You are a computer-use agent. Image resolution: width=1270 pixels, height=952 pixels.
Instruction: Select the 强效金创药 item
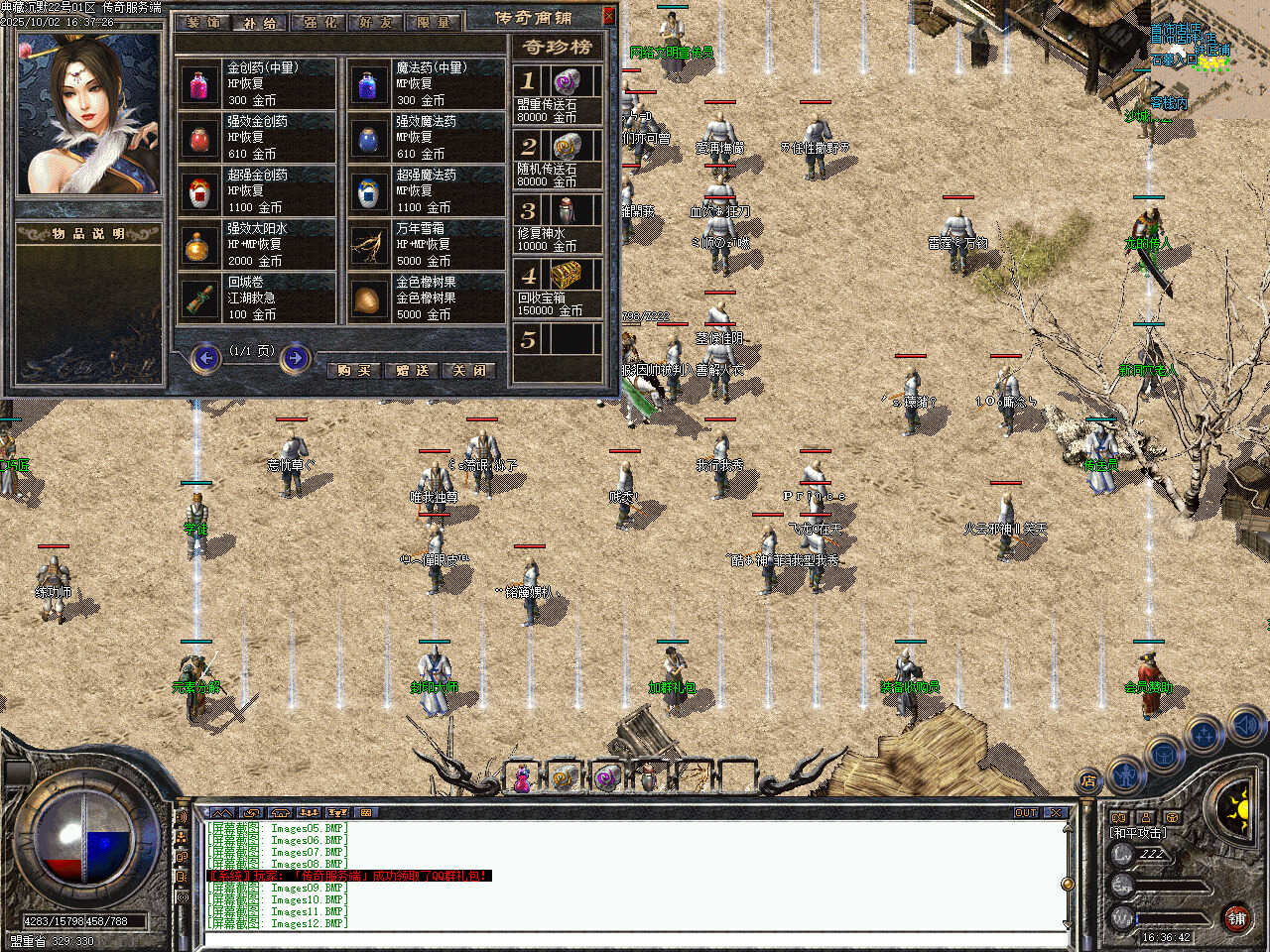coord(258,138)
